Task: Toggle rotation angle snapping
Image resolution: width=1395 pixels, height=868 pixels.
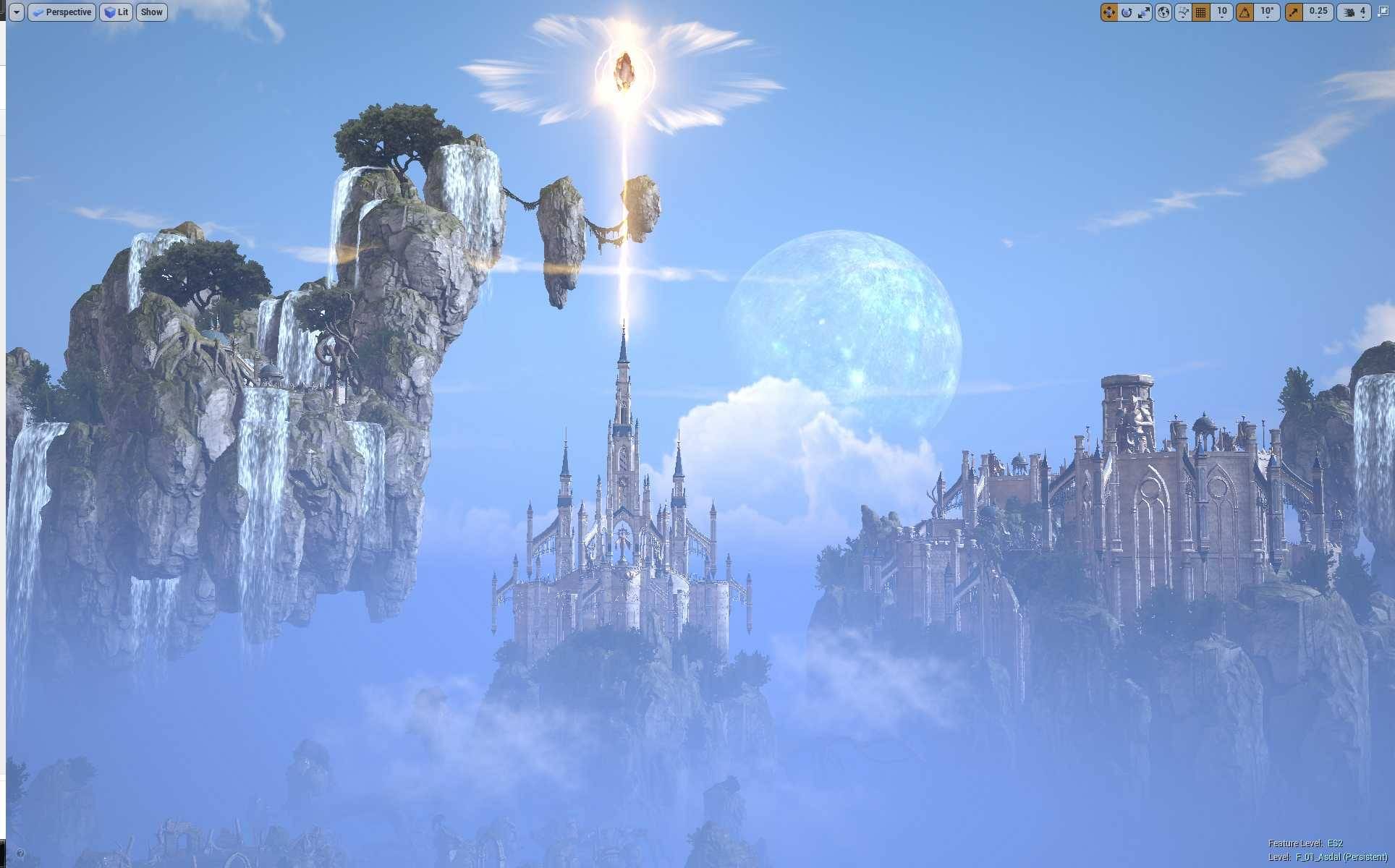Action: (x=1245, y=12)
